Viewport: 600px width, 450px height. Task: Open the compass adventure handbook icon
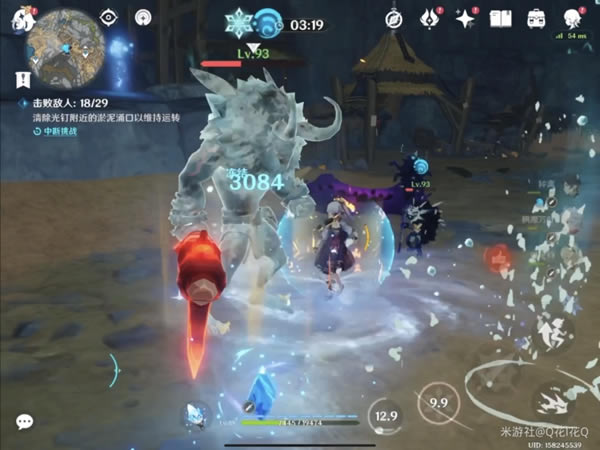tap(393, 17)
